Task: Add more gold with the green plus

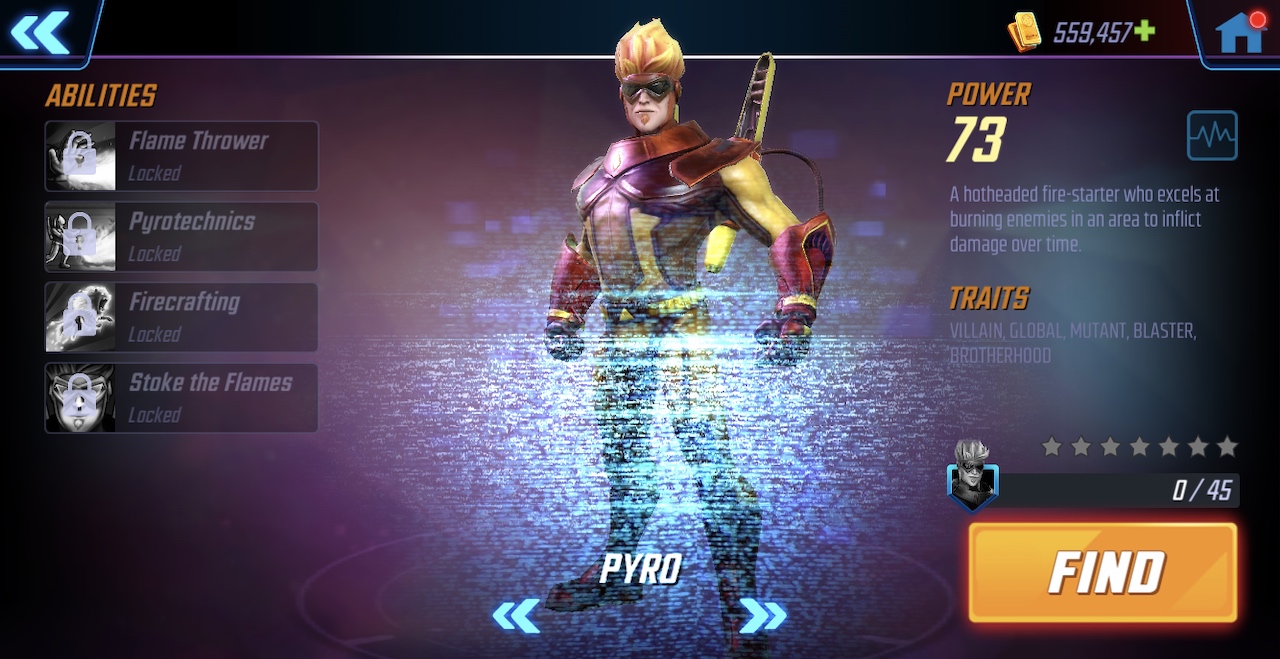Action: [x=1144, y=31]
